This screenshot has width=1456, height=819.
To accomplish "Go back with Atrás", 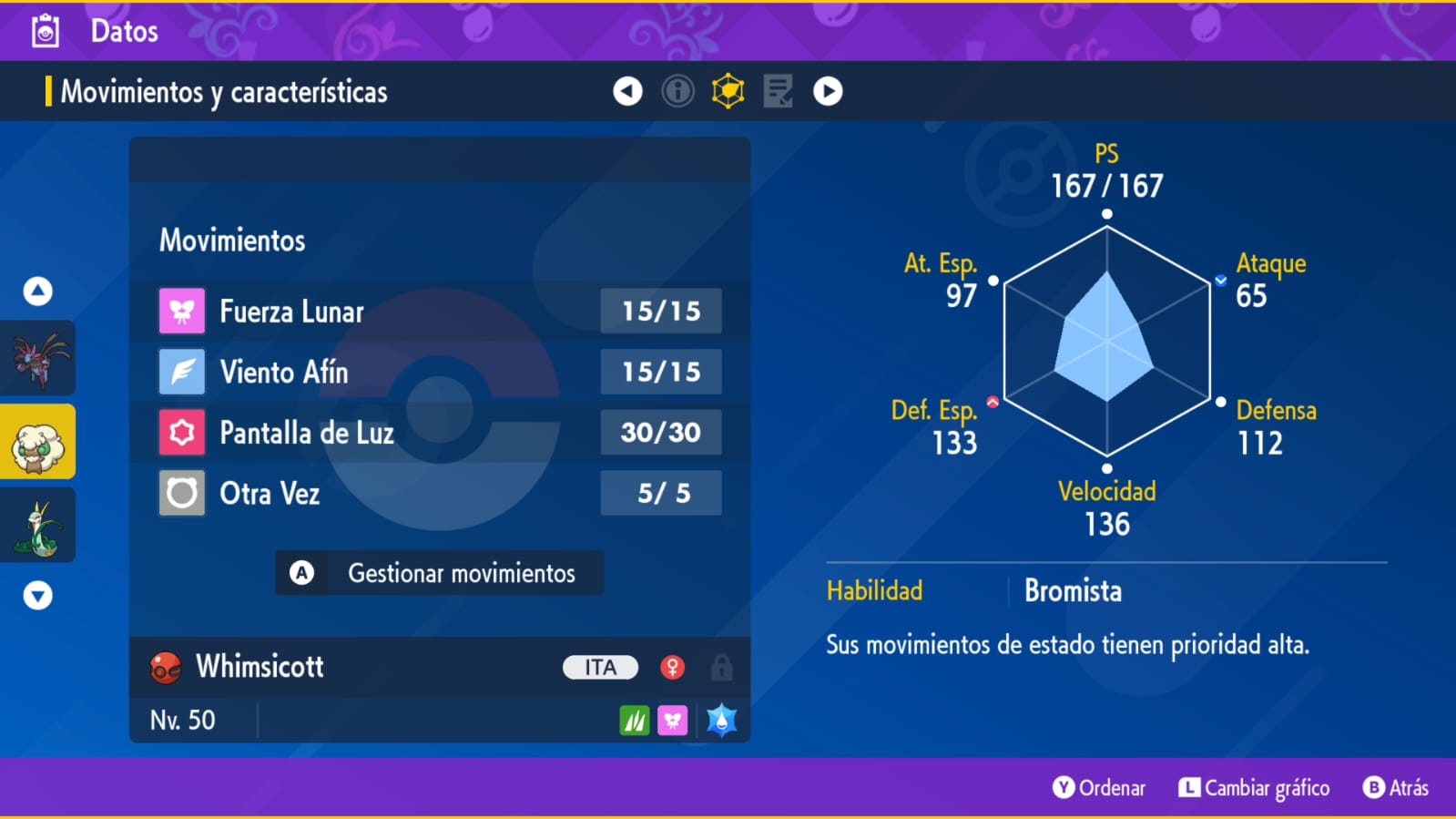I will tap(1396, 788).
